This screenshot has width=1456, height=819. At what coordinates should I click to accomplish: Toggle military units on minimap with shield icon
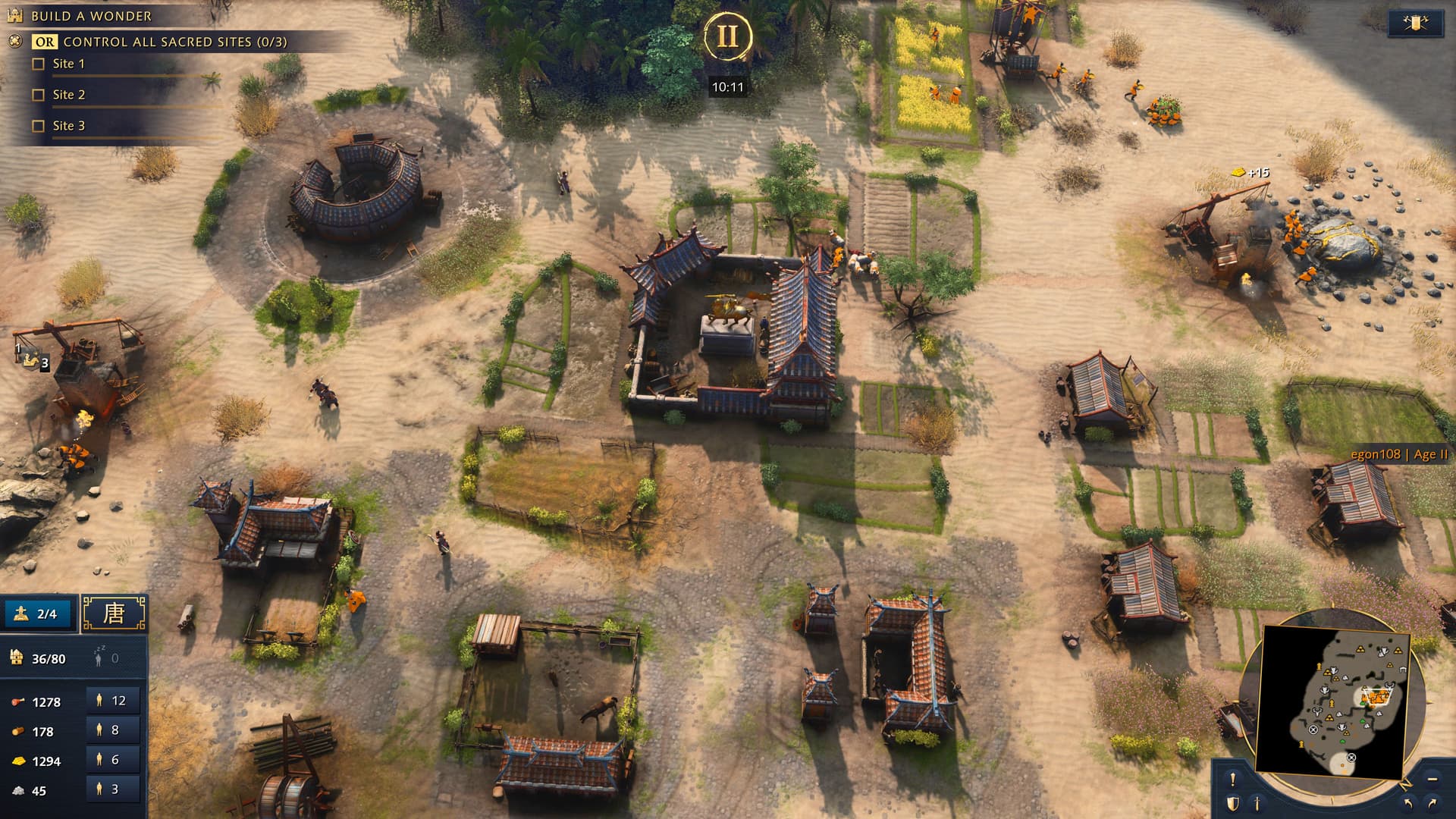coord(1234,804)
